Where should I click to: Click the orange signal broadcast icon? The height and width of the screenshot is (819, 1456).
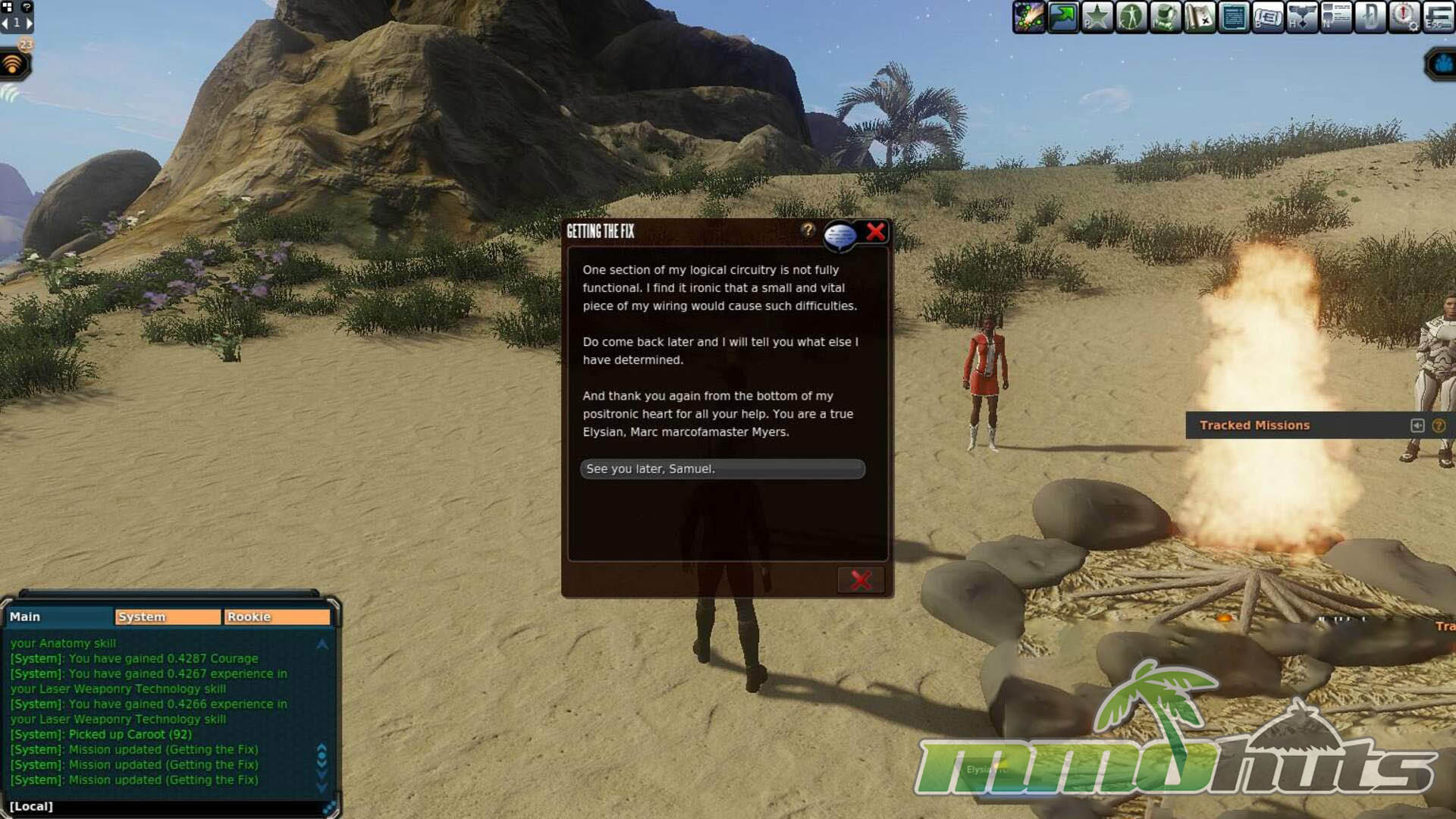(x=13, y=65)
